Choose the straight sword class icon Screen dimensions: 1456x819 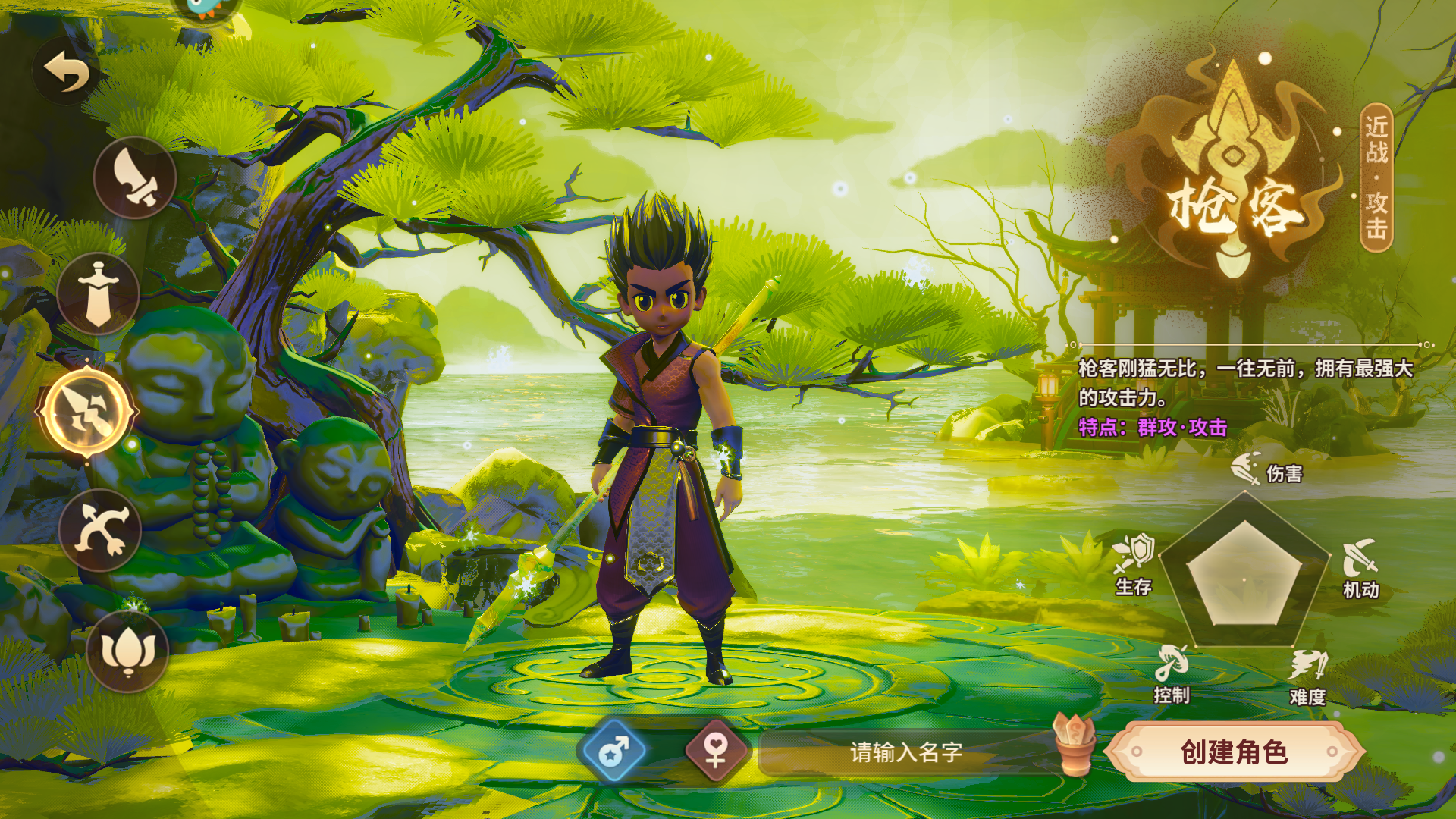pos(99,293)
